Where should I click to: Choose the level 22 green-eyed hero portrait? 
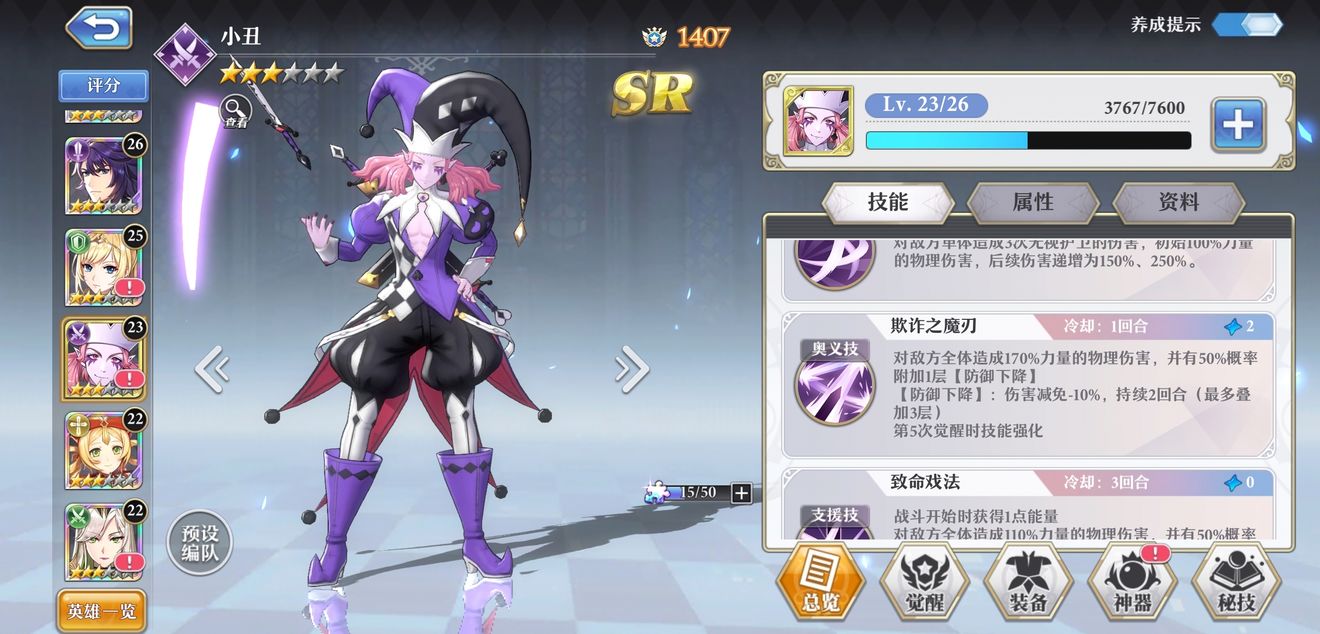coord(104,449)
